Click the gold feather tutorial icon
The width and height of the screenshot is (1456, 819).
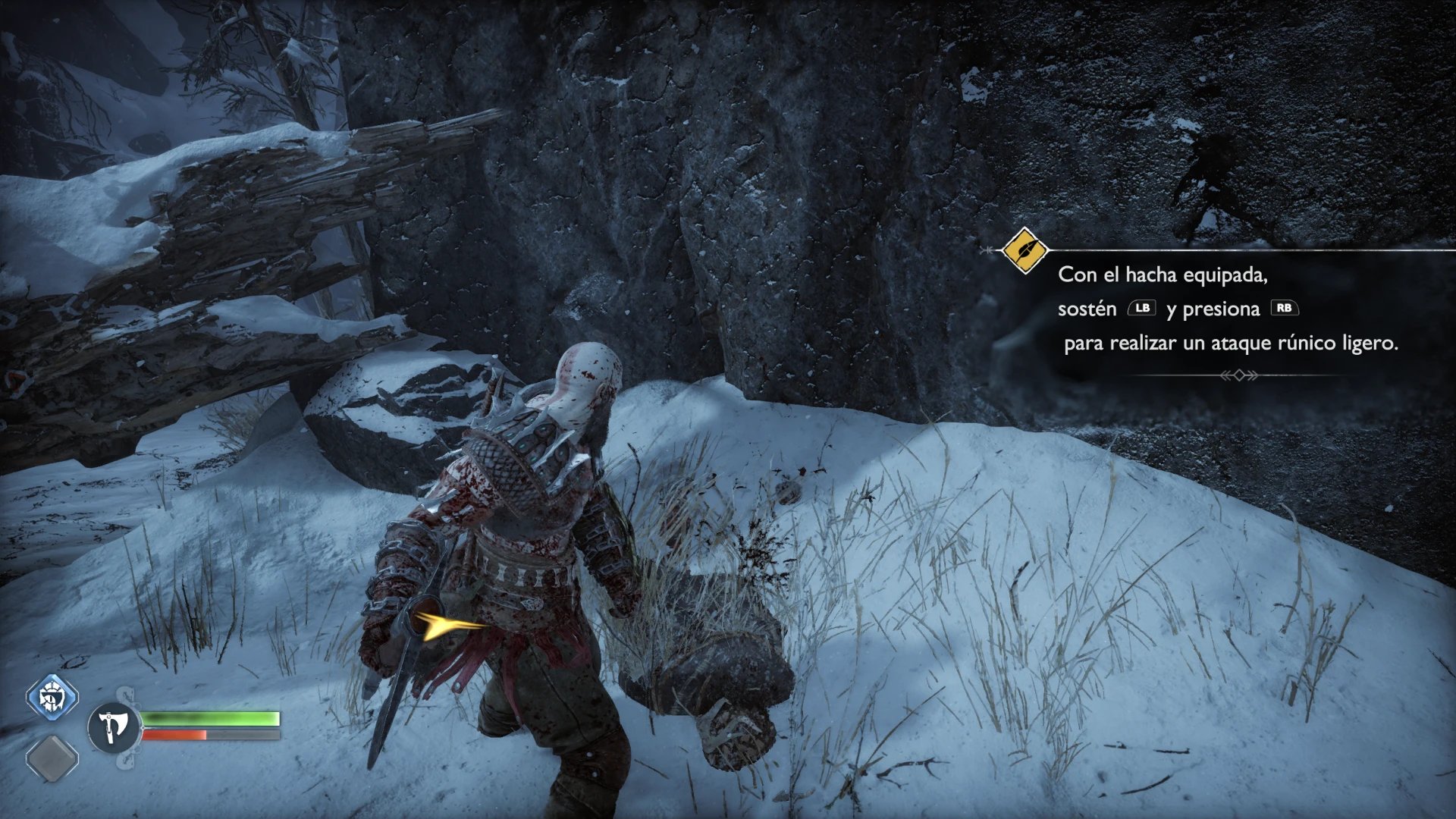[x=1025, y=249]
